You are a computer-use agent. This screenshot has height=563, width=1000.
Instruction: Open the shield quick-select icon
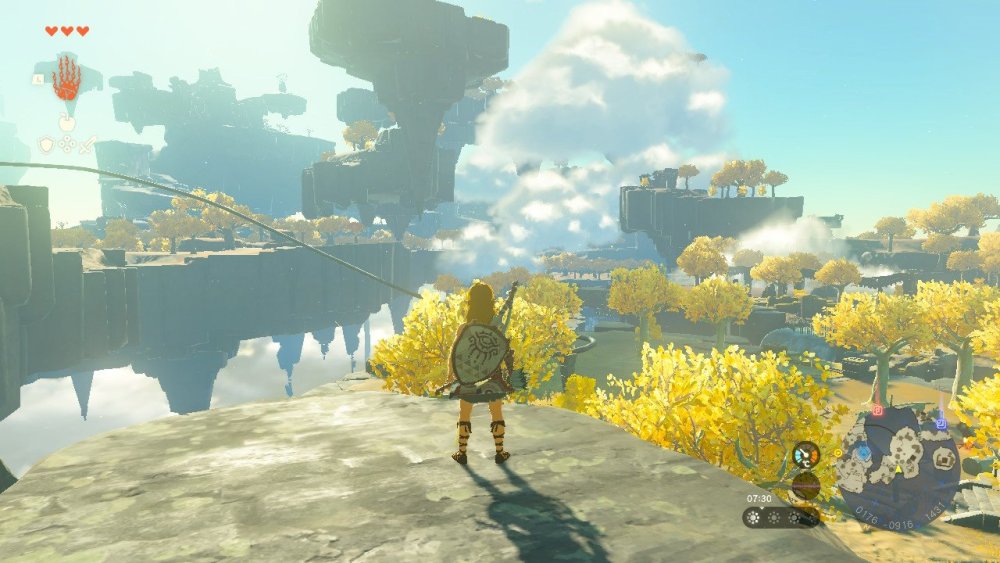point(46,145)
